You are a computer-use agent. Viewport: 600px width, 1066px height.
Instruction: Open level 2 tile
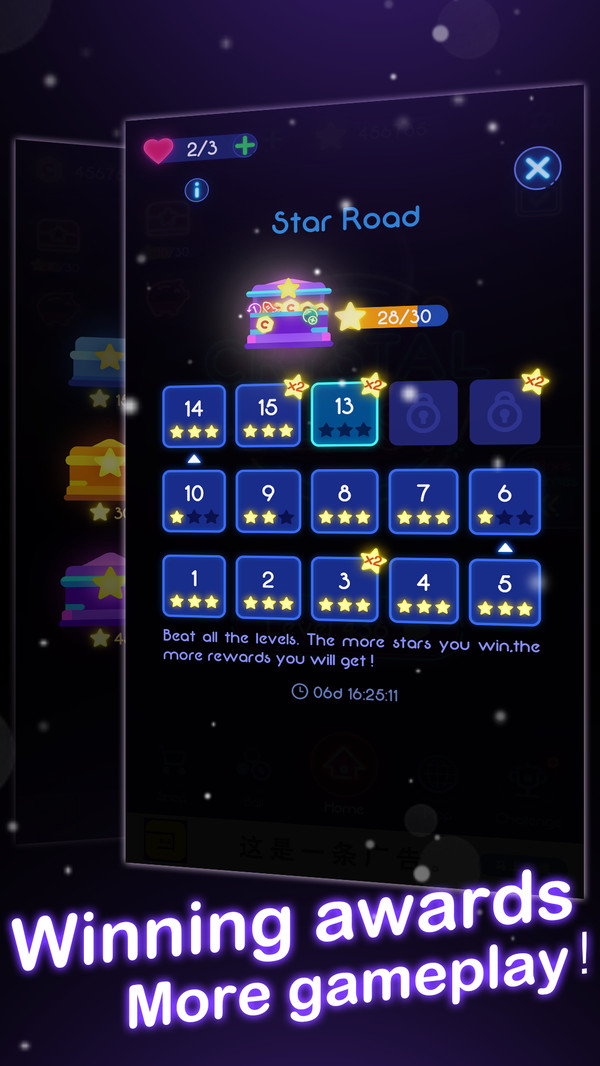pyautogui.click(x=268, y=588)
